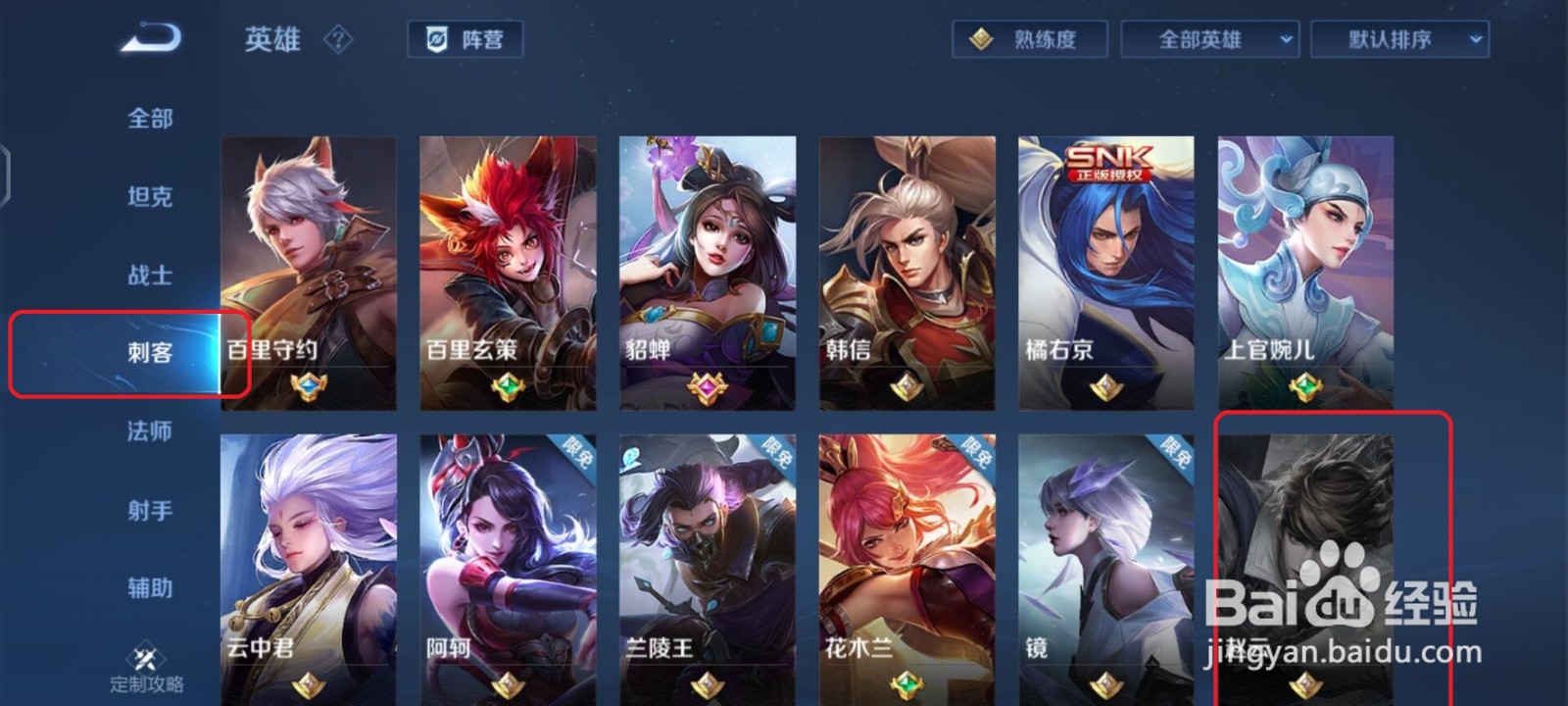The height and width of the screenshot is (706, 1568).
Task: Open the 全部英雄 hero filter dropdown
Action: click(1209, 40)
